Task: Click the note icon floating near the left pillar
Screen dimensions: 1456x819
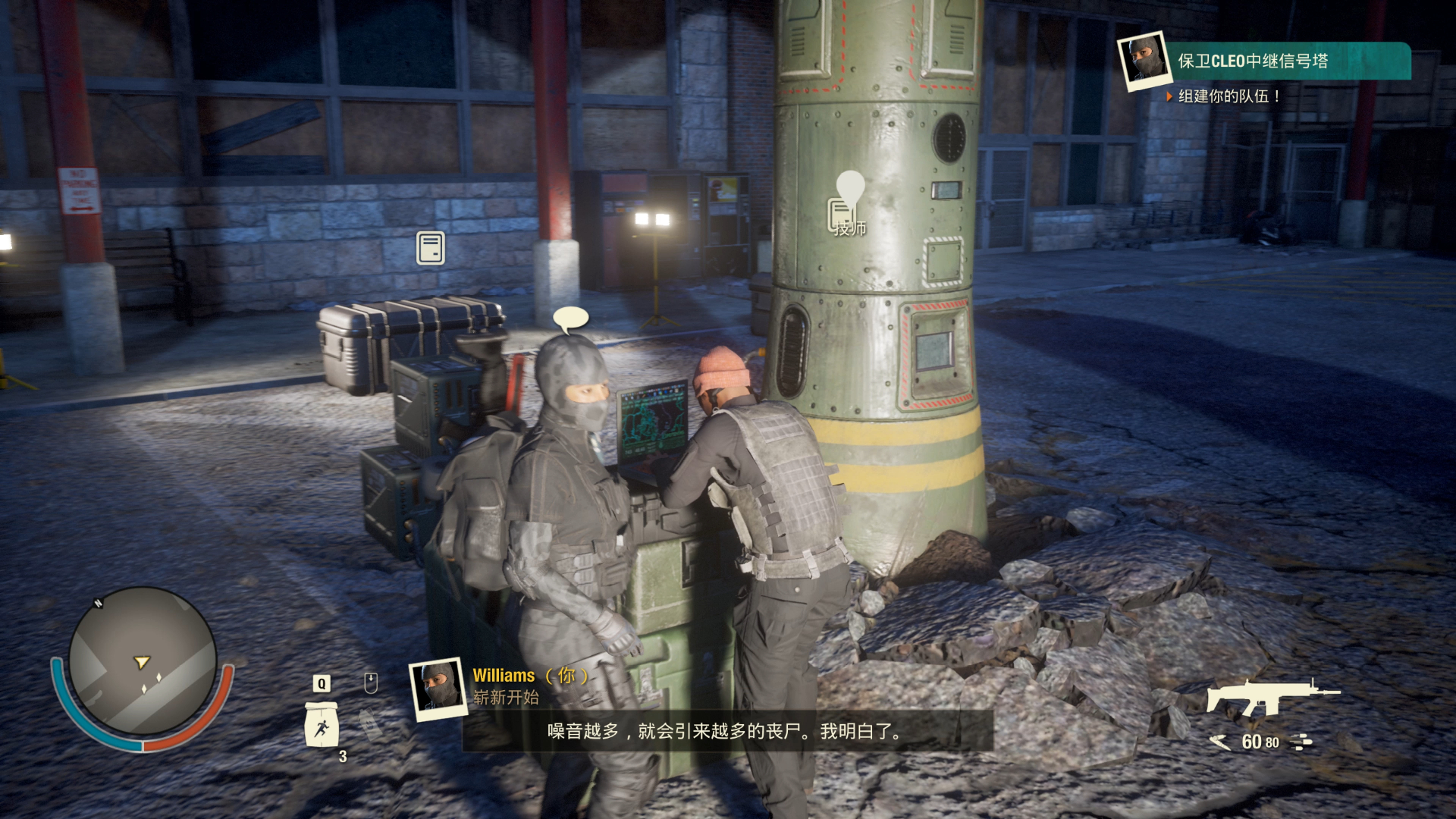Action: coord(429,246)
